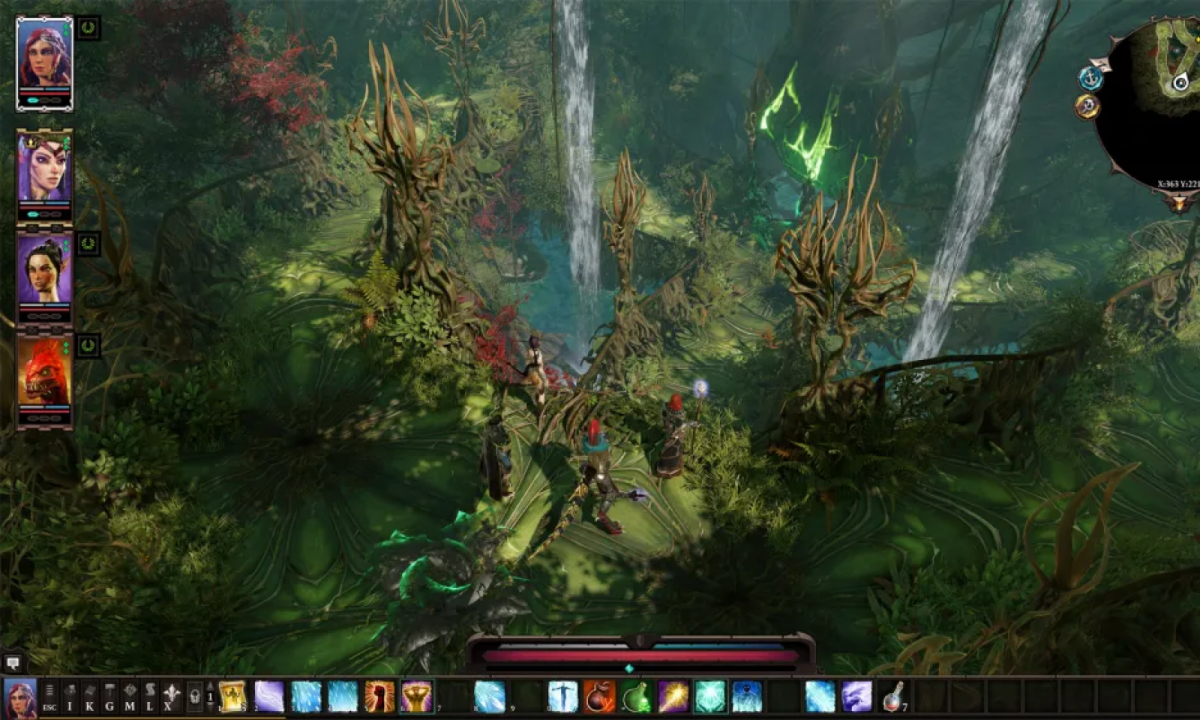1200x720 pixels.
Task: Click the blue anchor waypoint button
Action: coord(1090,78)
